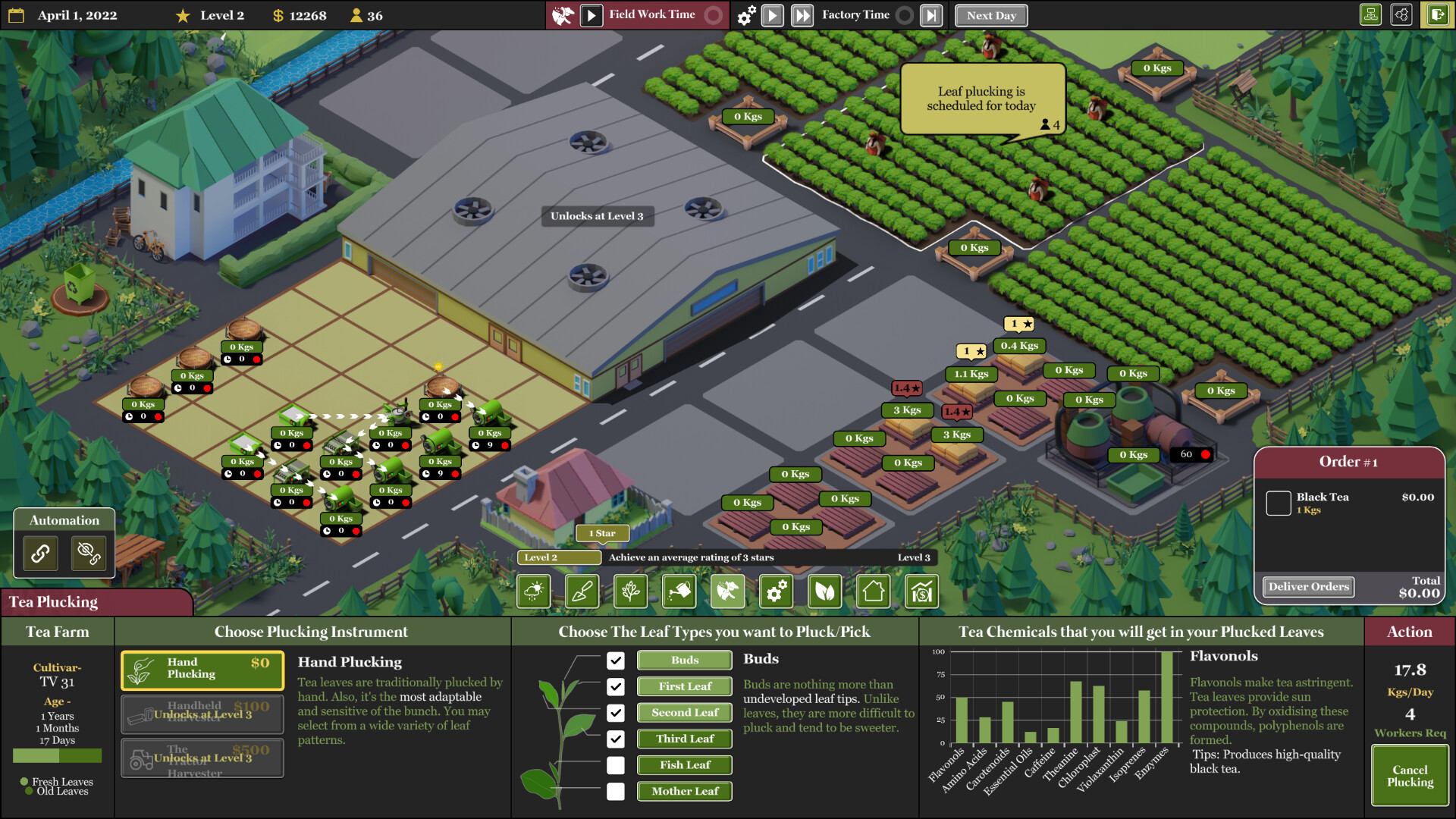Open the trowel planting tool
The width and height of the screenshot is (1456, 819).
tap(582, 591)
